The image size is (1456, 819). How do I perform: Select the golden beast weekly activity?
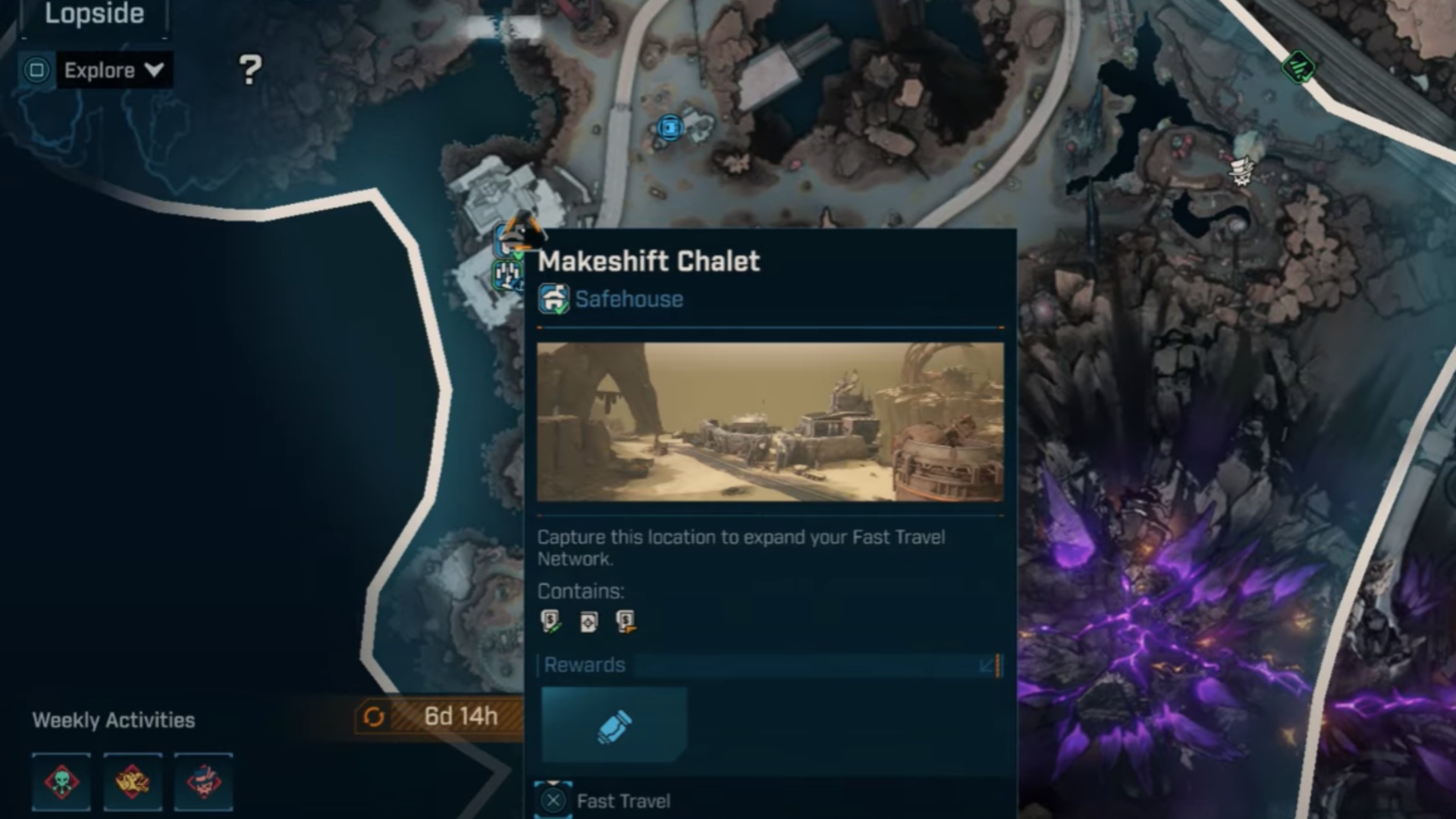pos(132,782)
